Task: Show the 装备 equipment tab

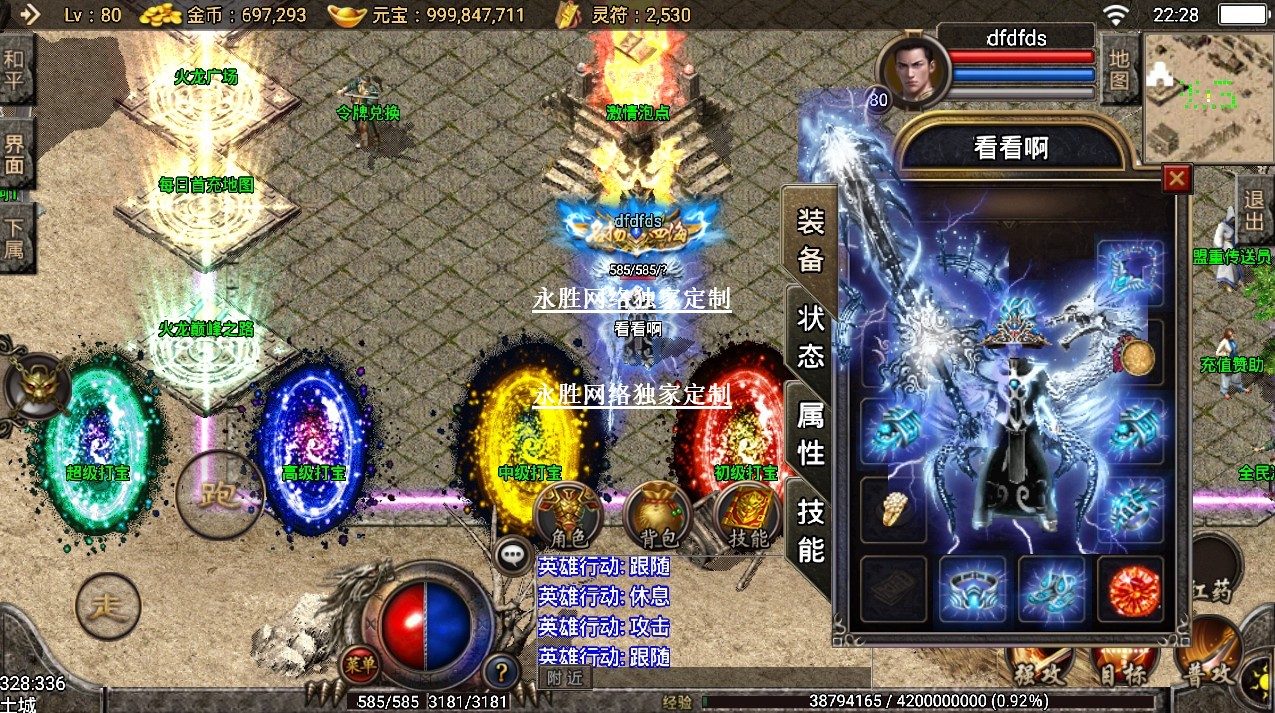Action: tap(810, 240)
